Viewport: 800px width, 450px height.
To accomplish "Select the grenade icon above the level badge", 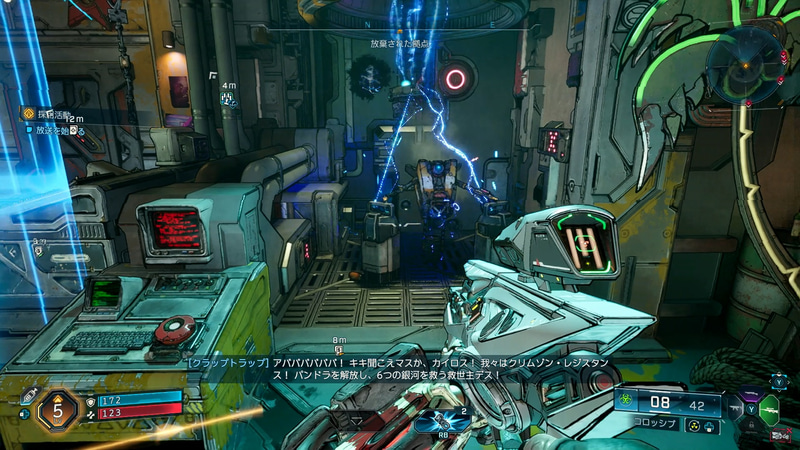I will (x=30, y=396).
